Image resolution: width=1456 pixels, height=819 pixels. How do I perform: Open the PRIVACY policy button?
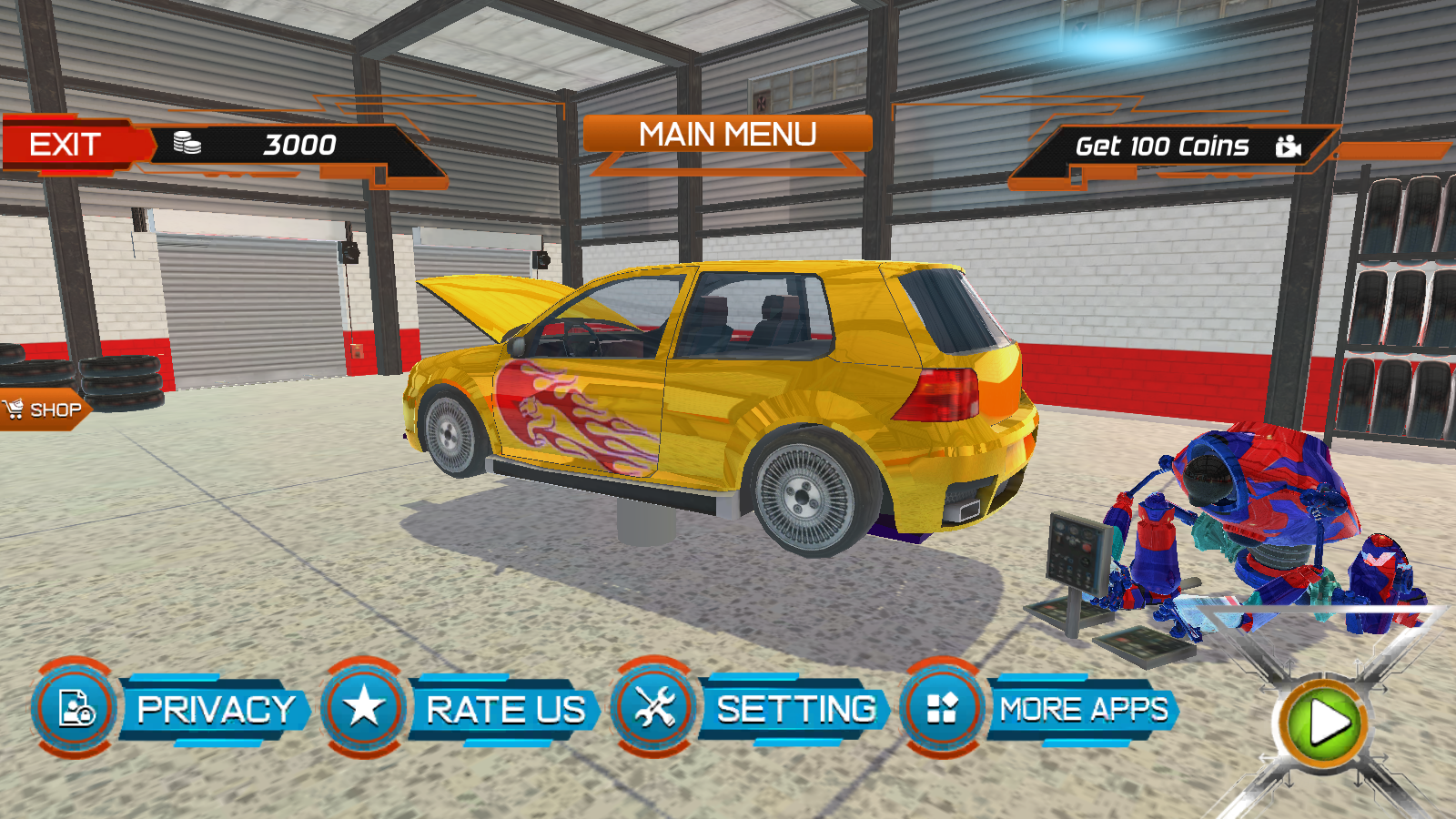point(216,710)
